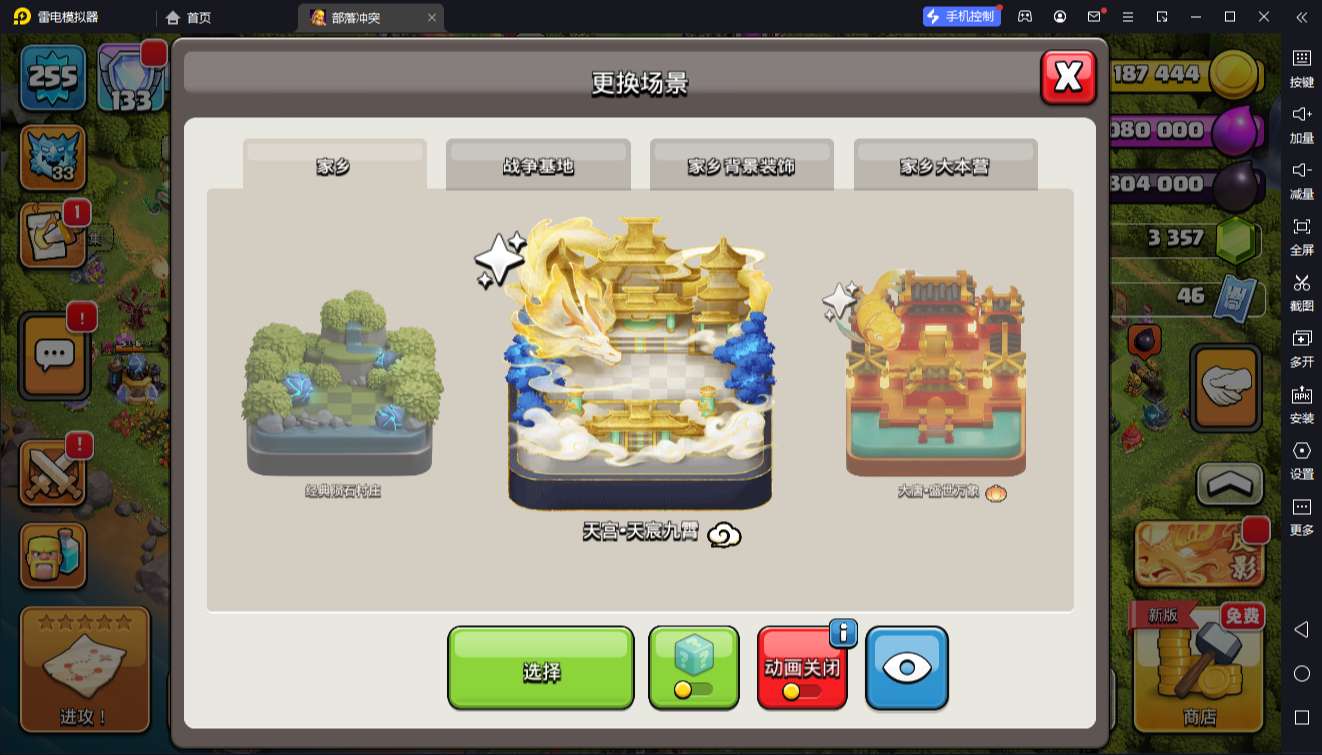Open the emulator hamburger menu
Viewport: 1322px width, 755px height.
1126,16
